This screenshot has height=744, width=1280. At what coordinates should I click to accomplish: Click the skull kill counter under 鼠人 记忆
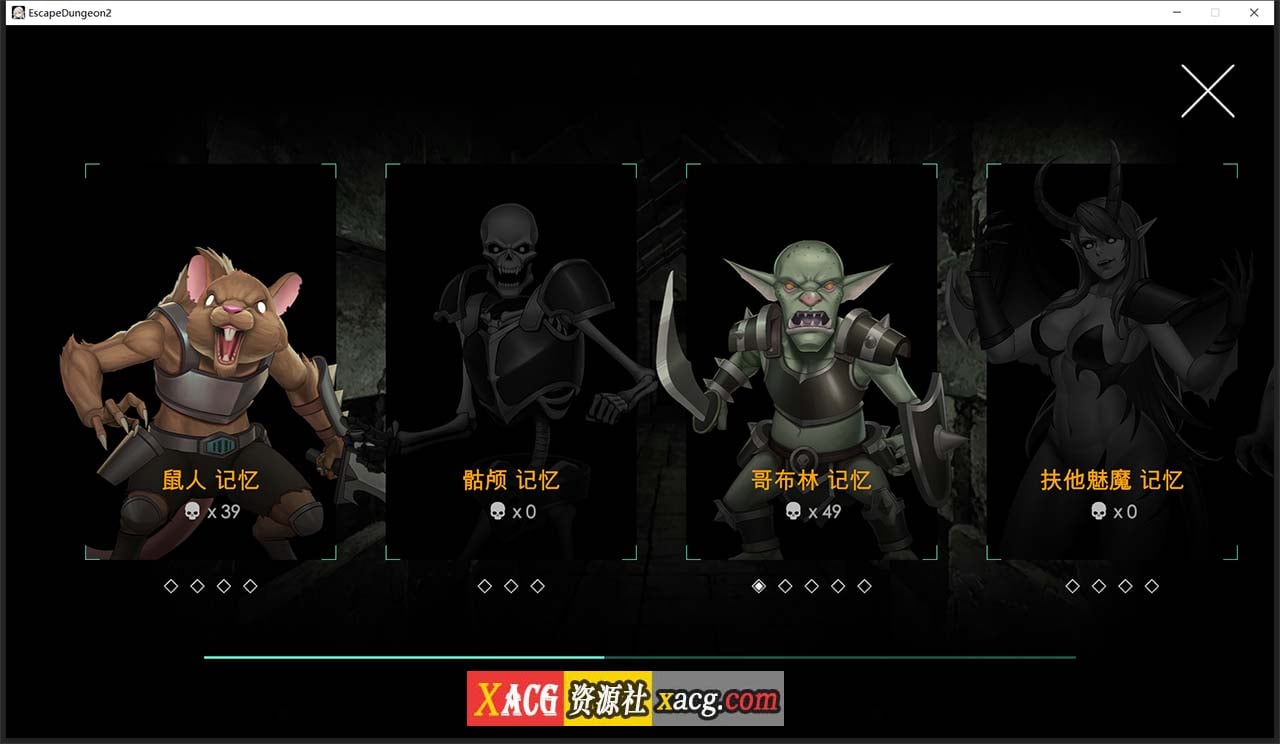pyautogui.click(x=207, y=512)
